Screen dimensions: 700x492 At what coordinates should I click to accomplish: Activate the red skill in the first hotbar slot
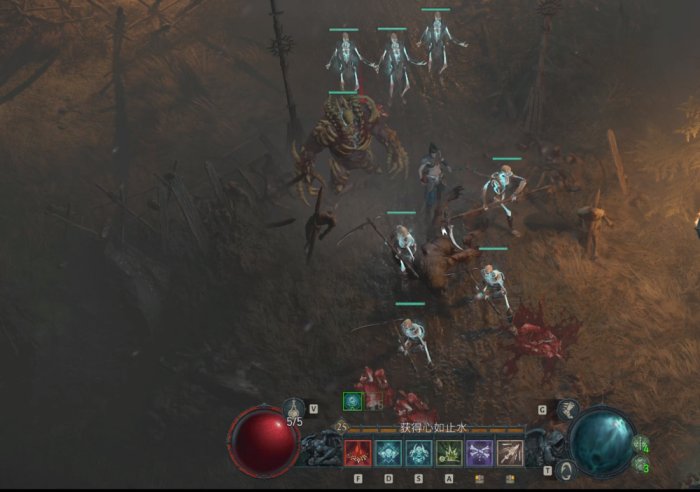(x=358, y=453)
